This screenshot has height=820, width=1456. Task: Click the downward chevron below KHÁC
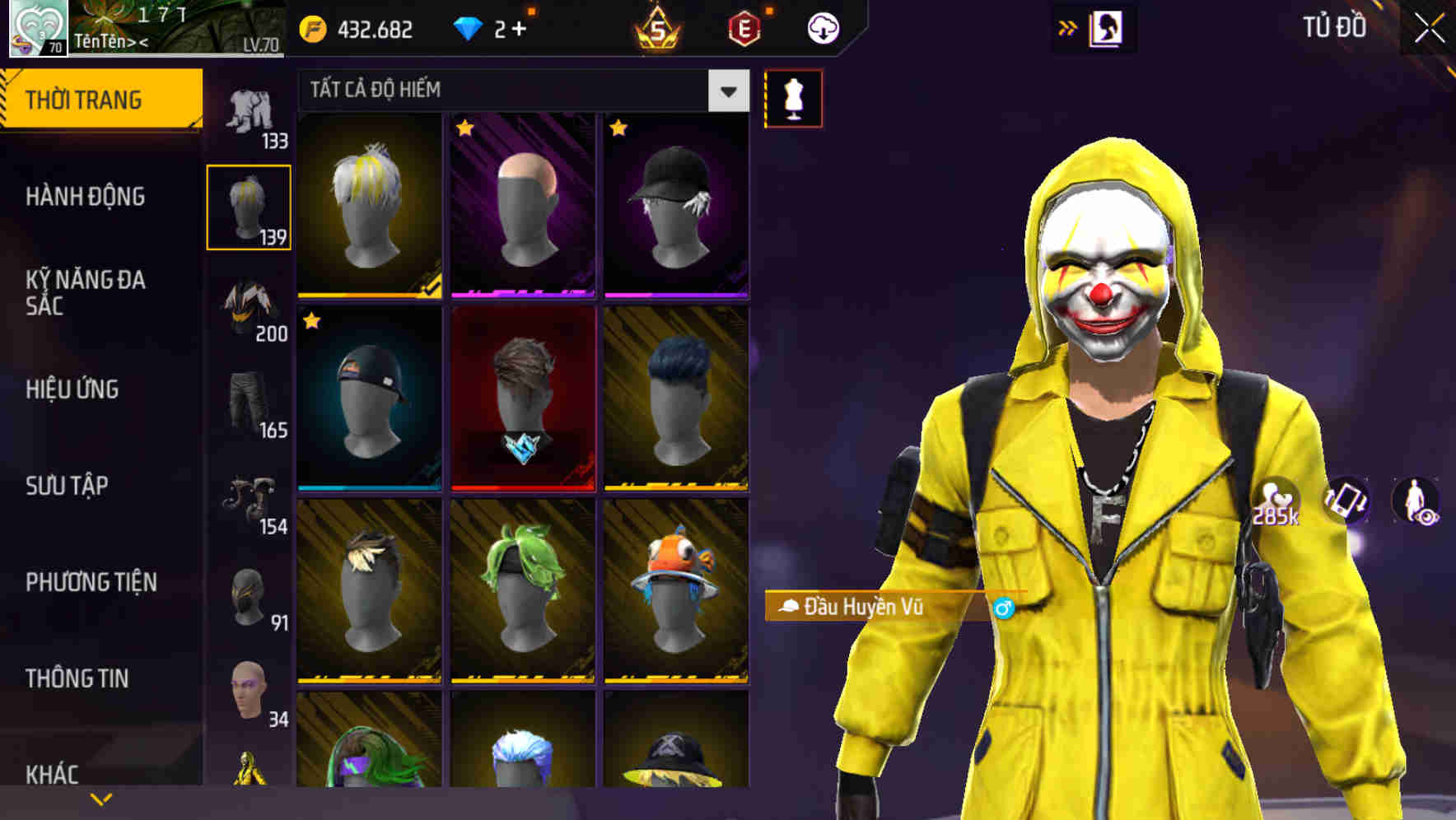pos(102,798)
